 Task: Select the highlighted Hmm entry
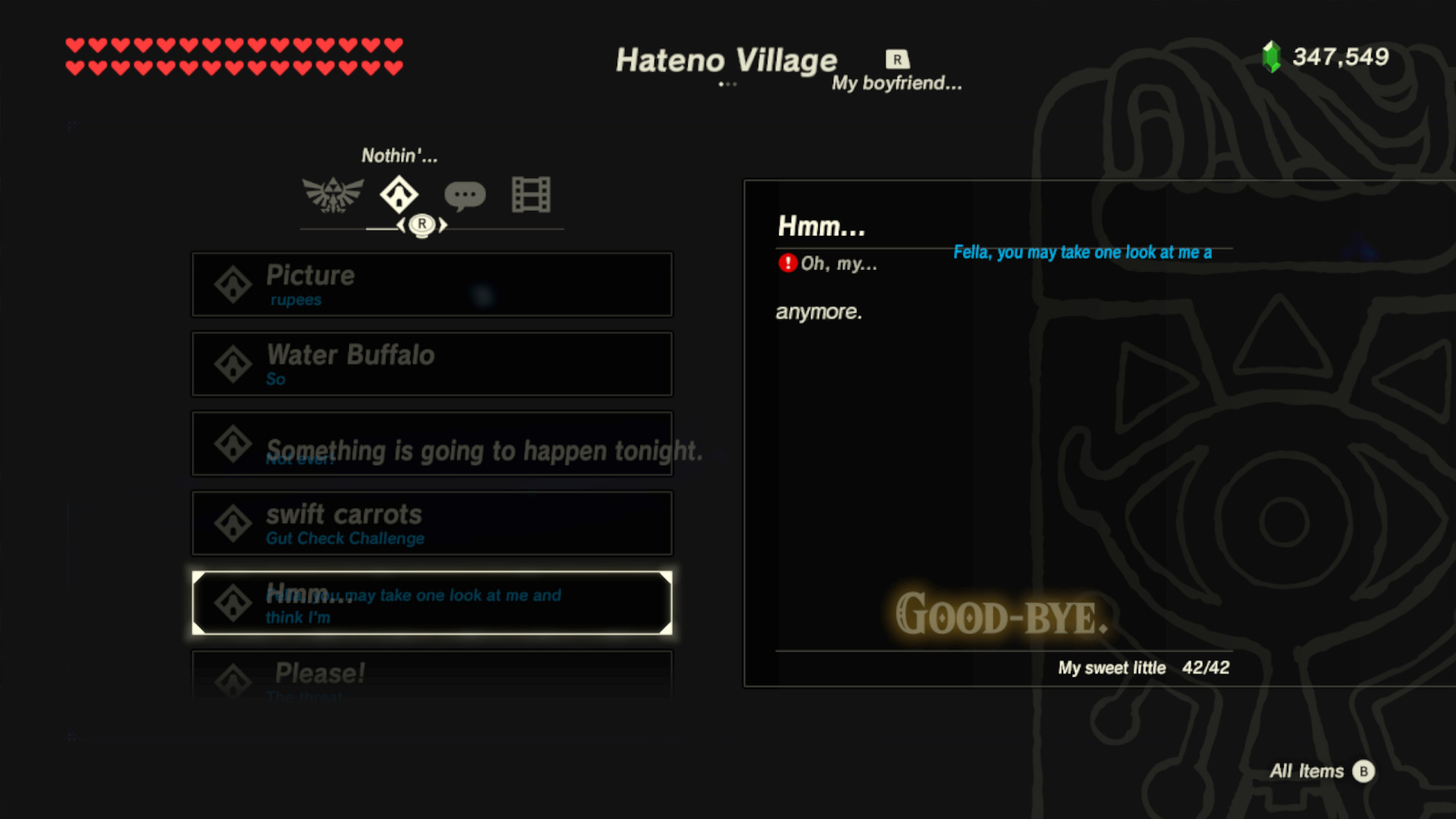pos(431,603)
